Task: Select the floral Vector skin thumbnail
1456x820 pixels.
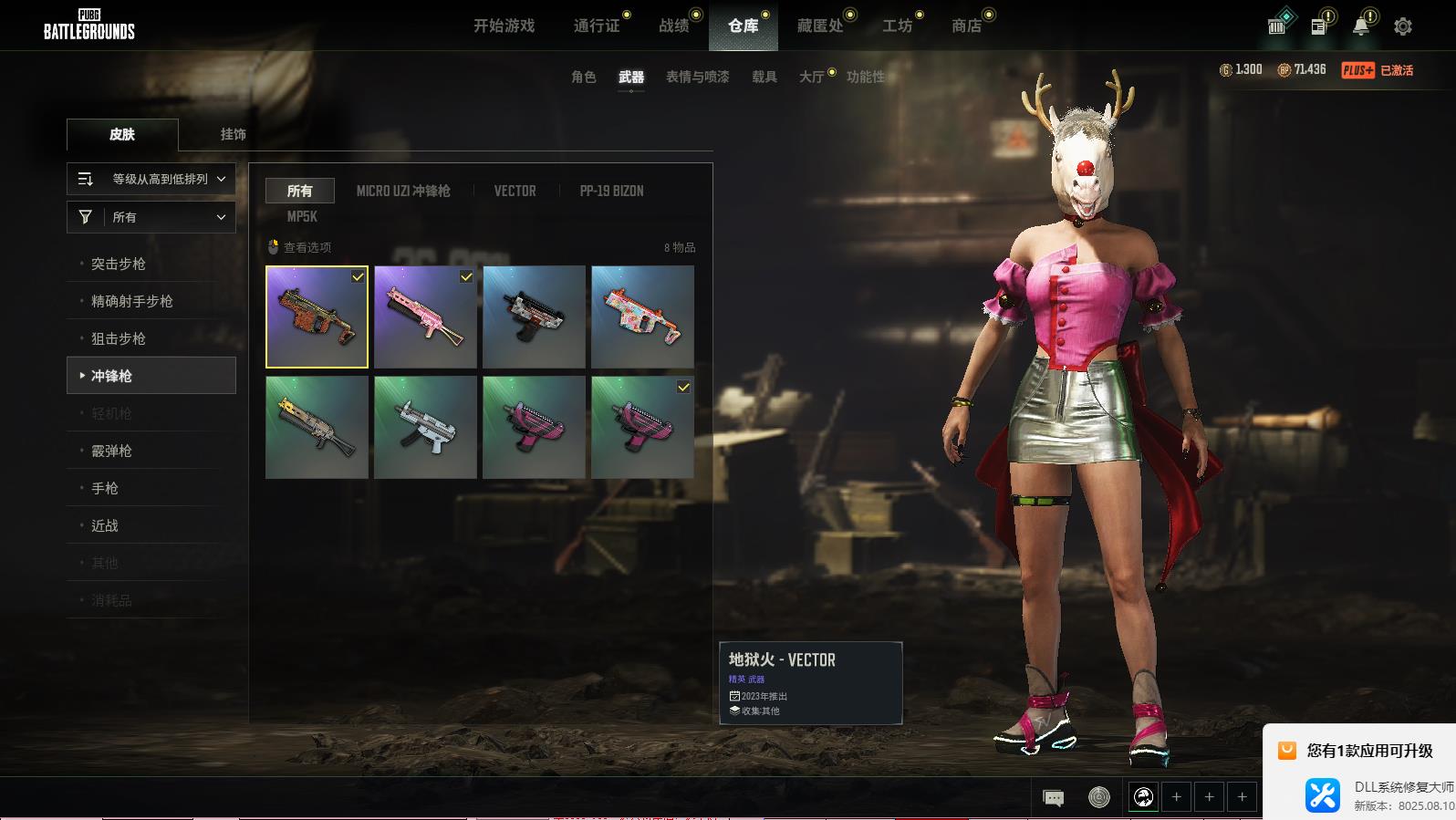Action: pos(642,317)
